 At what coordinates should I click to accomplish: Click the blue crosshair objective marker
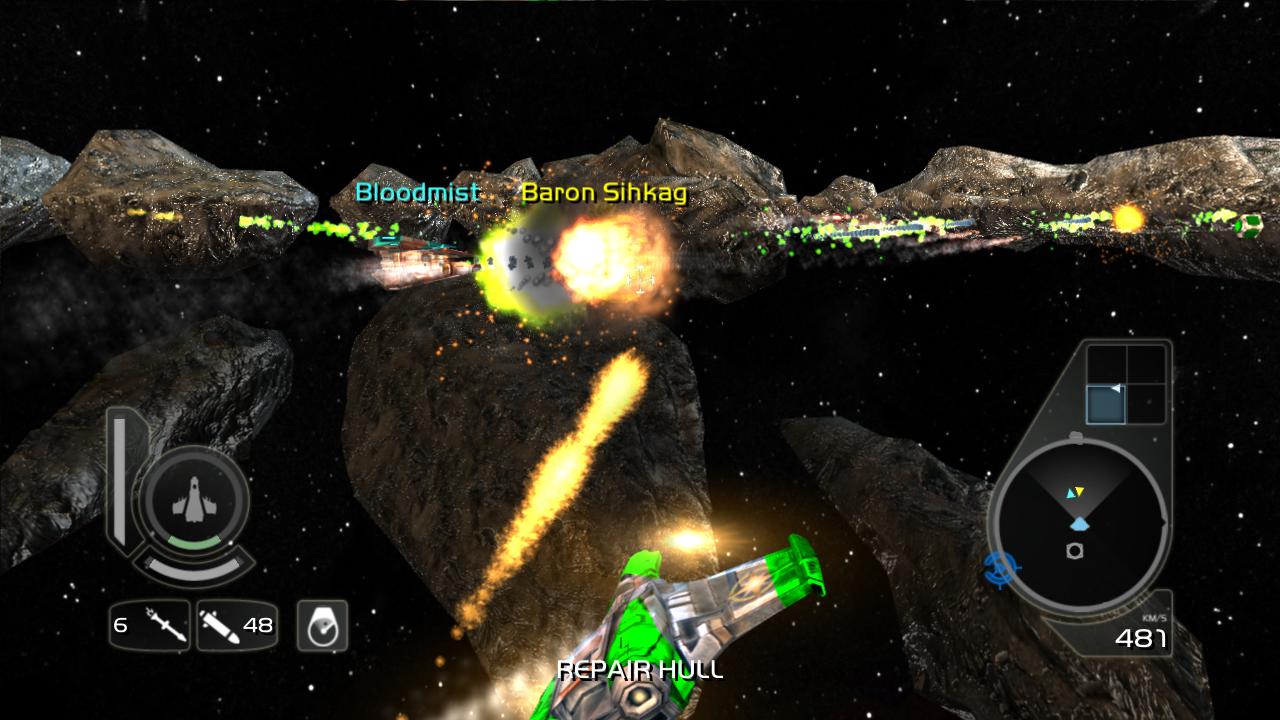click(x=999, y=569)
